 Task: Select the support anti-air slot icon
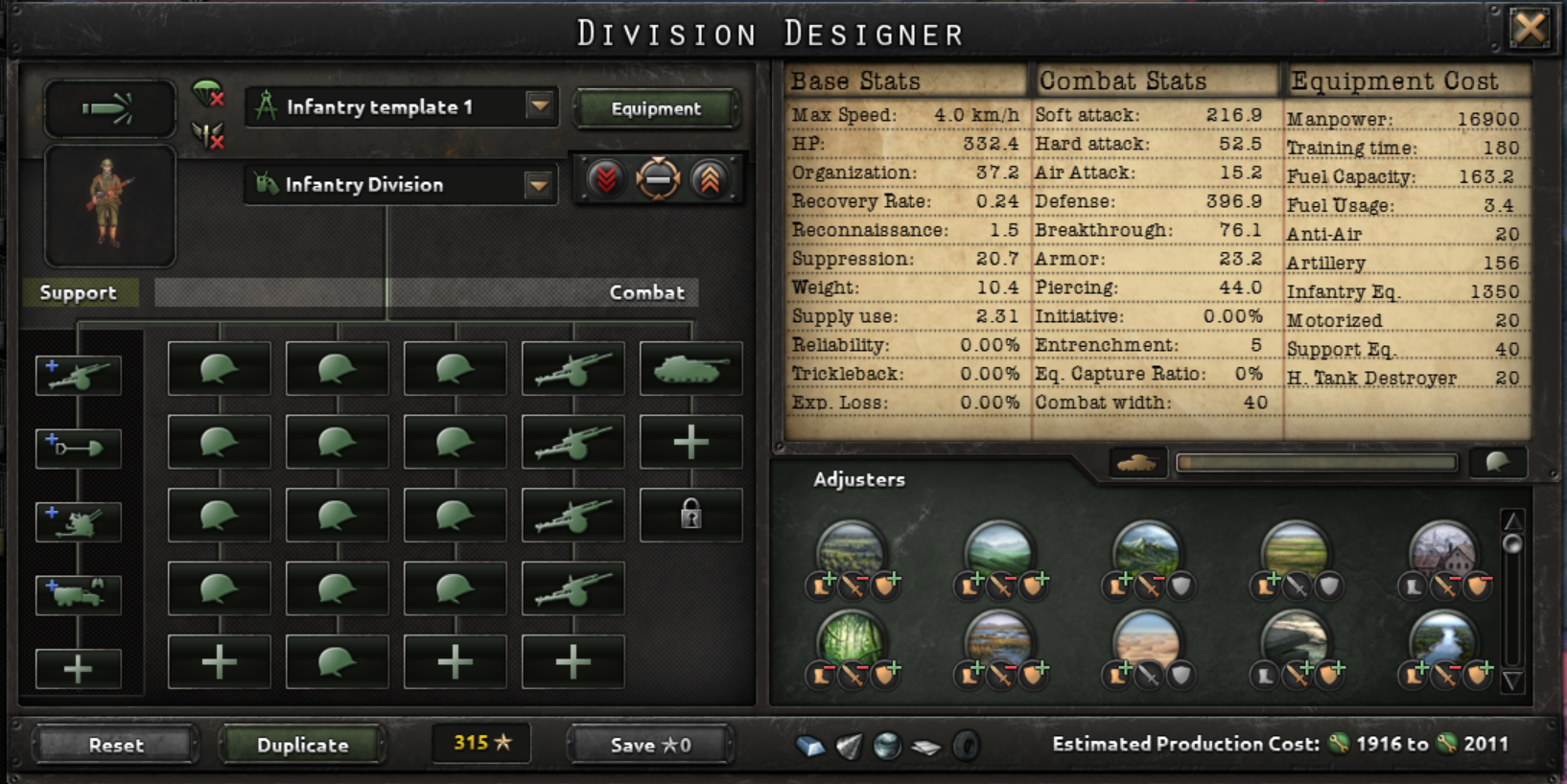coord(79,520)
